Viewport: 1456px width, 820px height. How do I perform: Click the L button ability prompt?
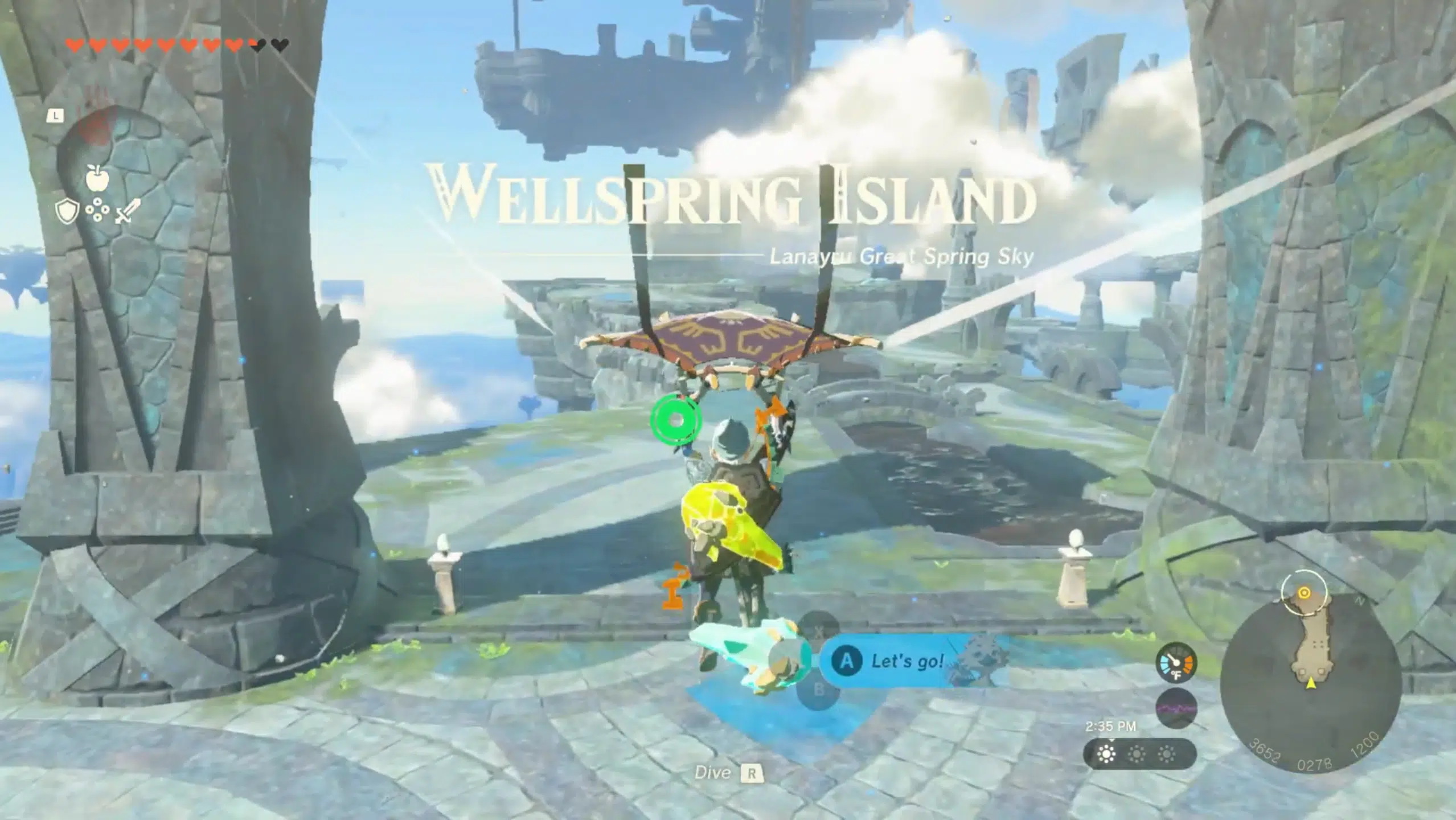[55, 117]
